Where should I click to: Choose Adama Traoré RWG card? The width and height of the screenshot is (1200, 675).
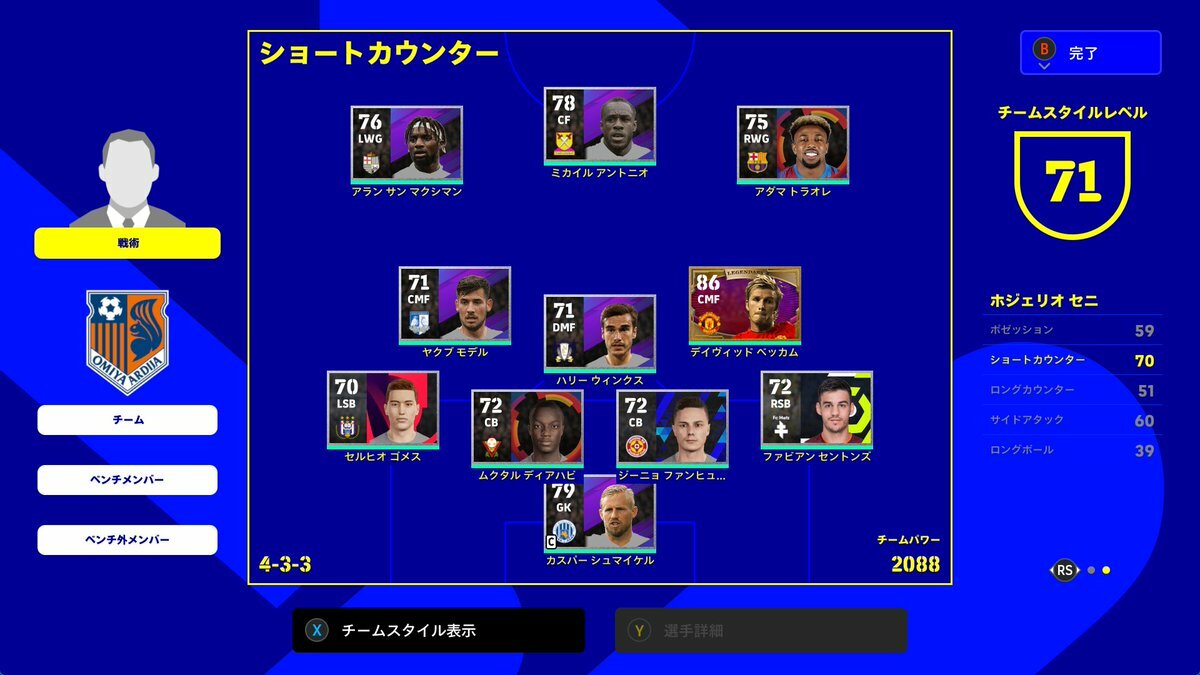[x=792, y=144]
